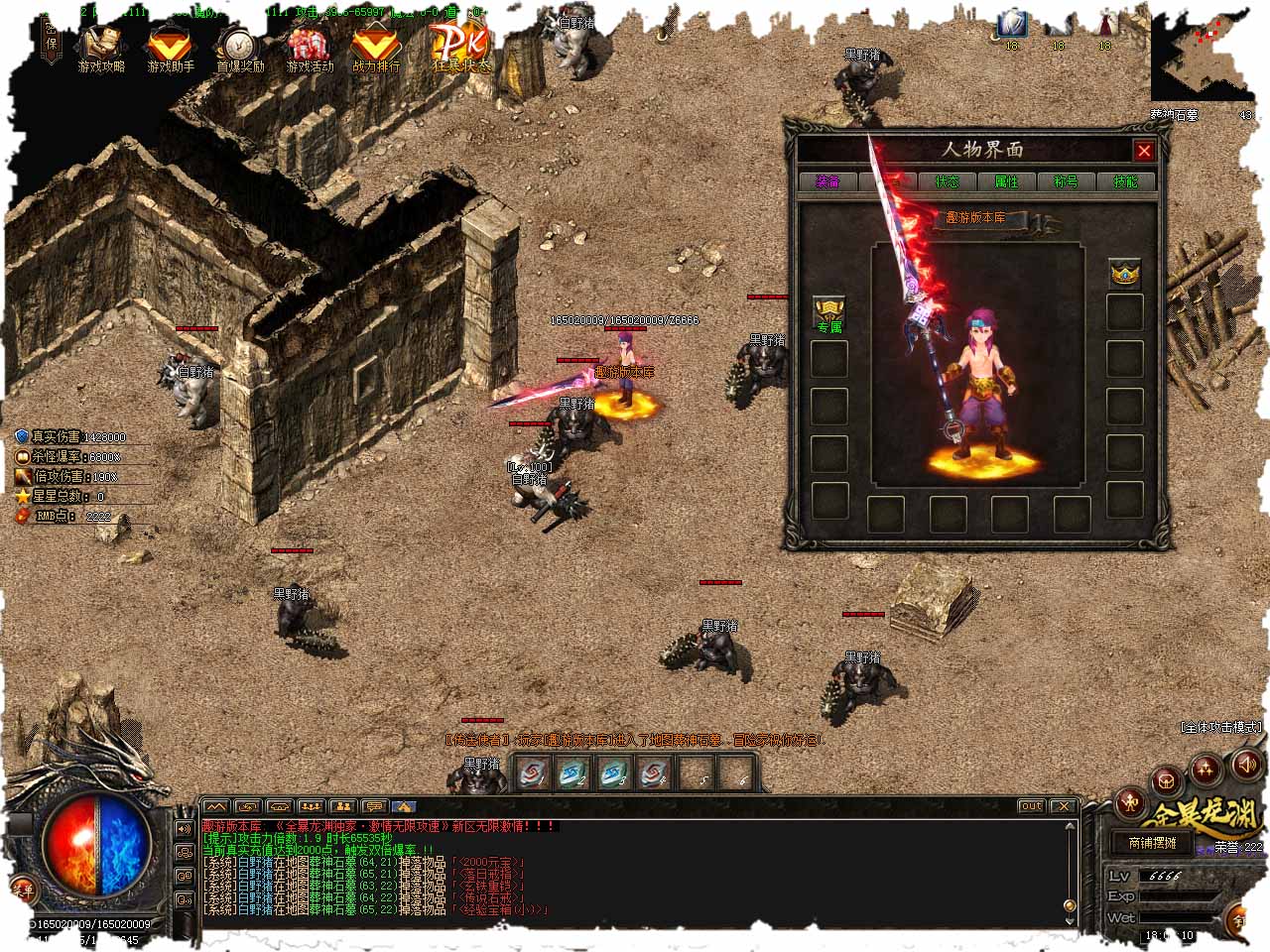Show the 属性 attributes tab

(x=1006, y=181)
